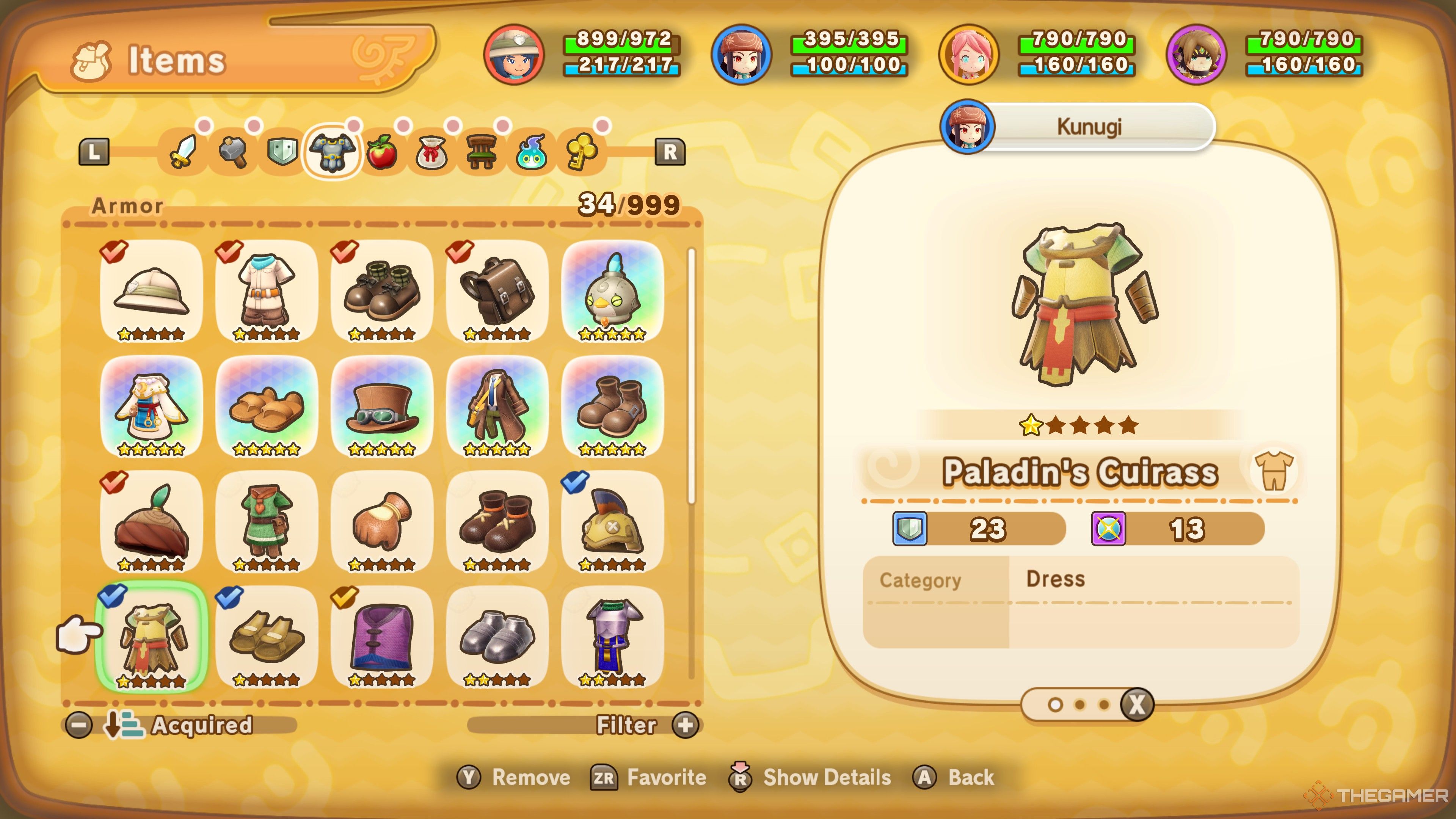Open the hammer tools tab
Screen dimensions: 1456x819
click(233, 152)
